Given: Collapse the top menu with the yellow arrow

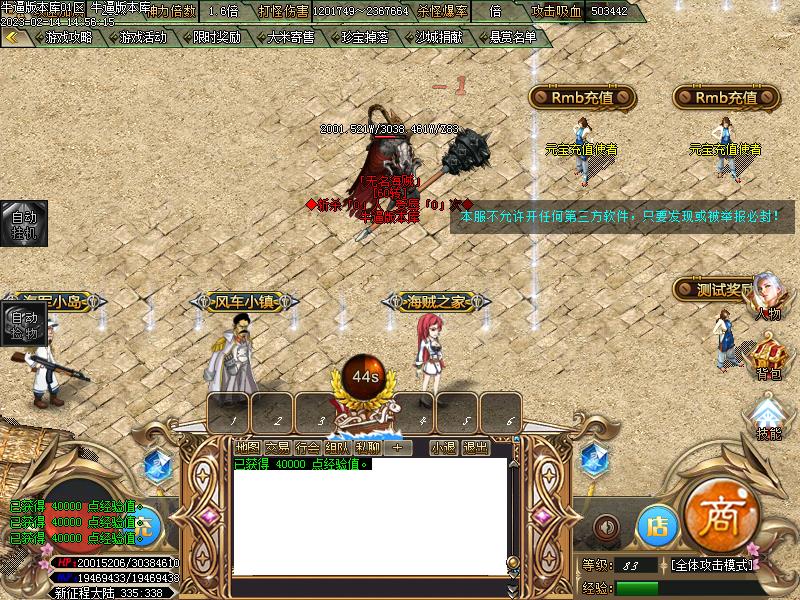Looking at the screenshot, I should point(13,37).
